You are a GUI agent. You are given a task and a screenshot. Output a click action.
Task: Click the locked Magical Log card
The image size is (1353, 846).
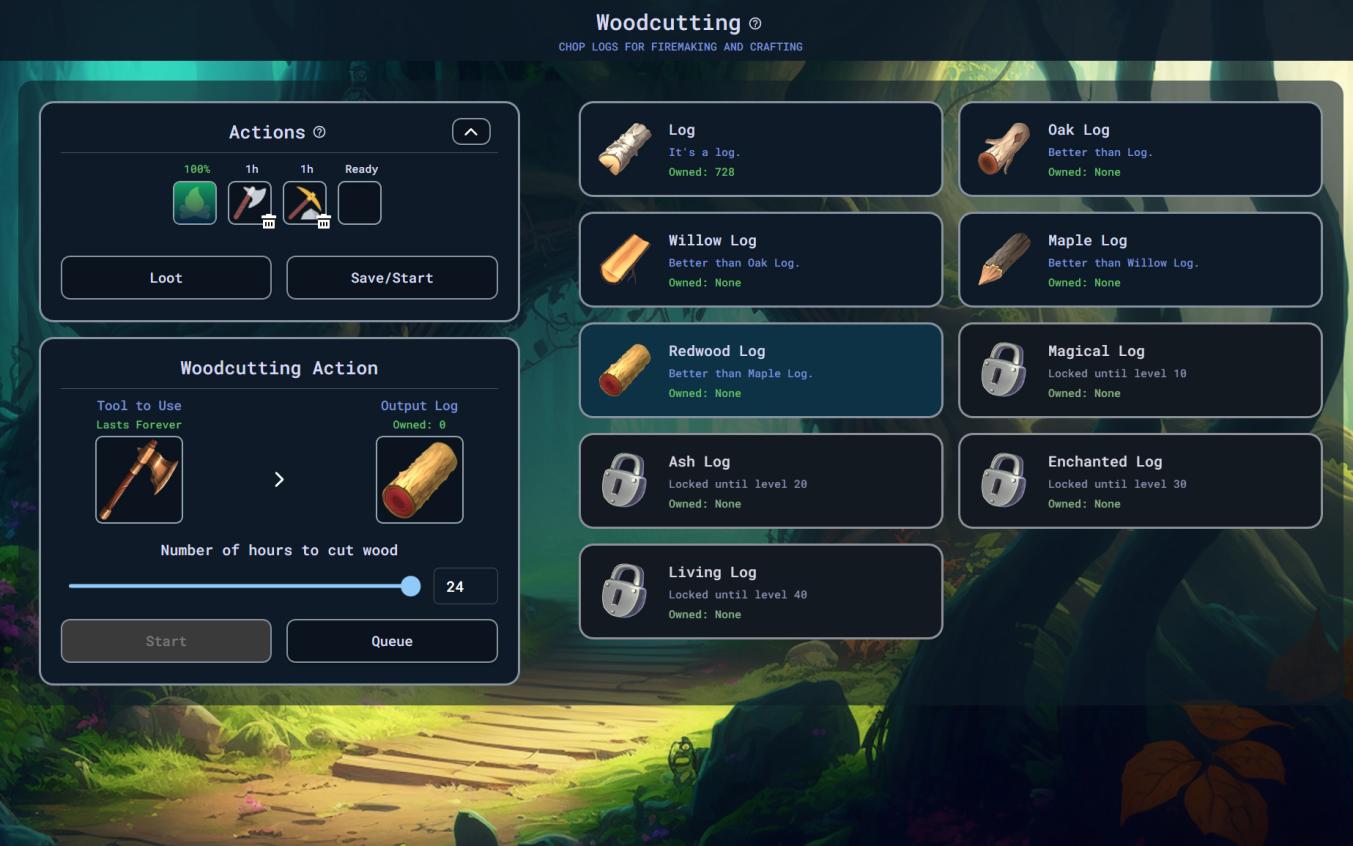1140,370
